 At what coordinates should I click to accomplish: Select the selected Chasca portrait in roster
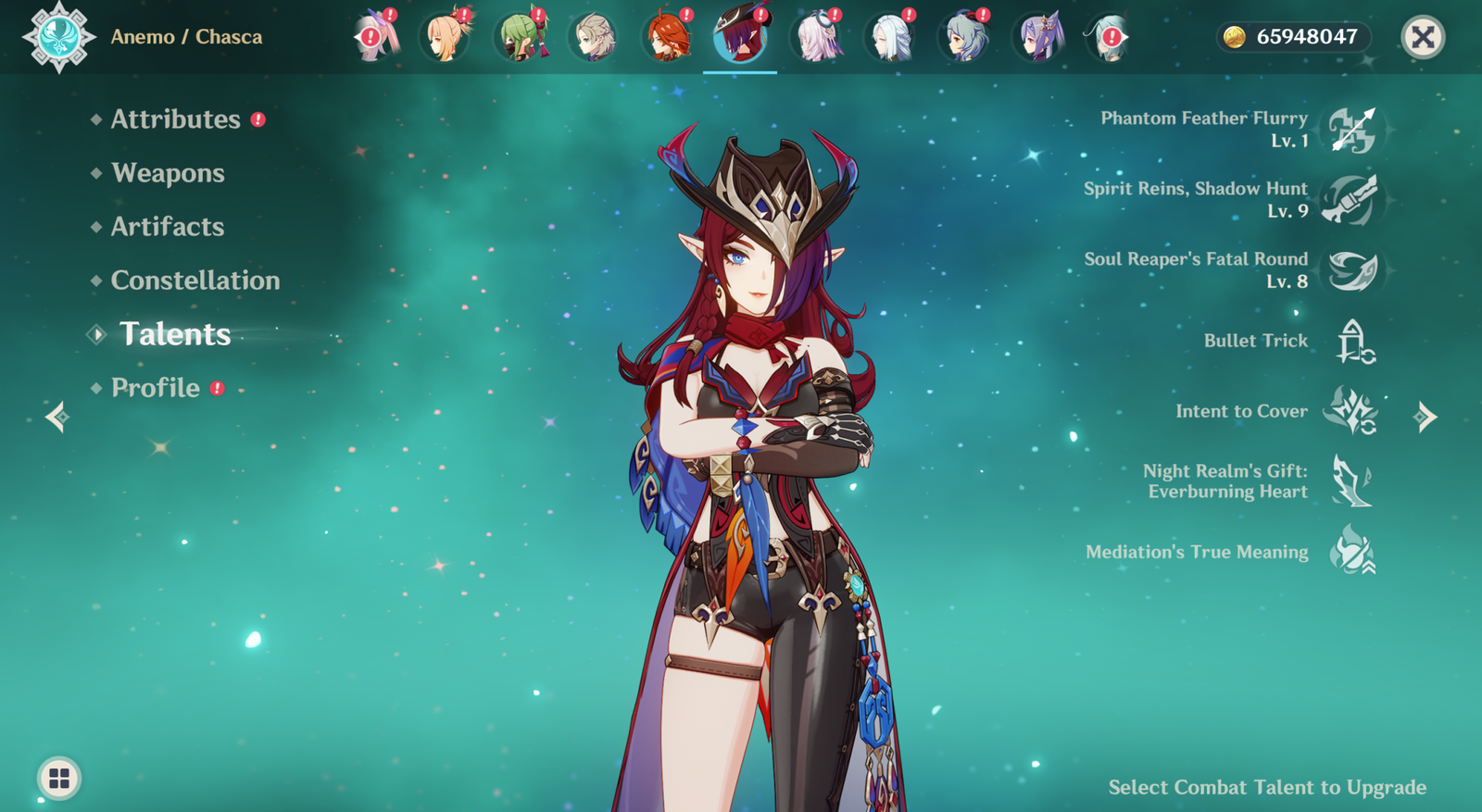(x=740, y=37)
